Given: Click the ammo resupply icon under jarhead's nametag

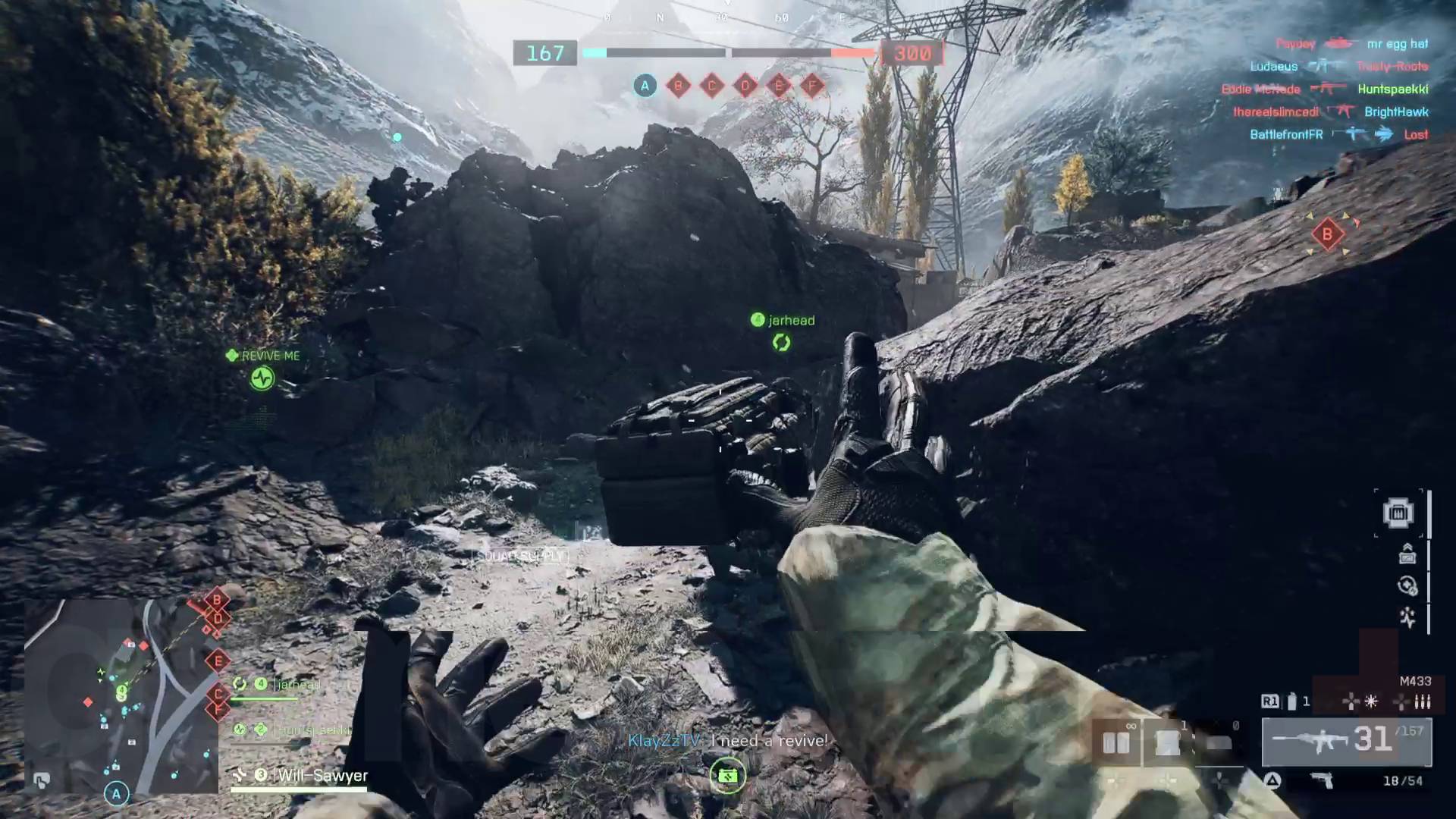Looking at the screenshot, I should click(x=782, y=343).
